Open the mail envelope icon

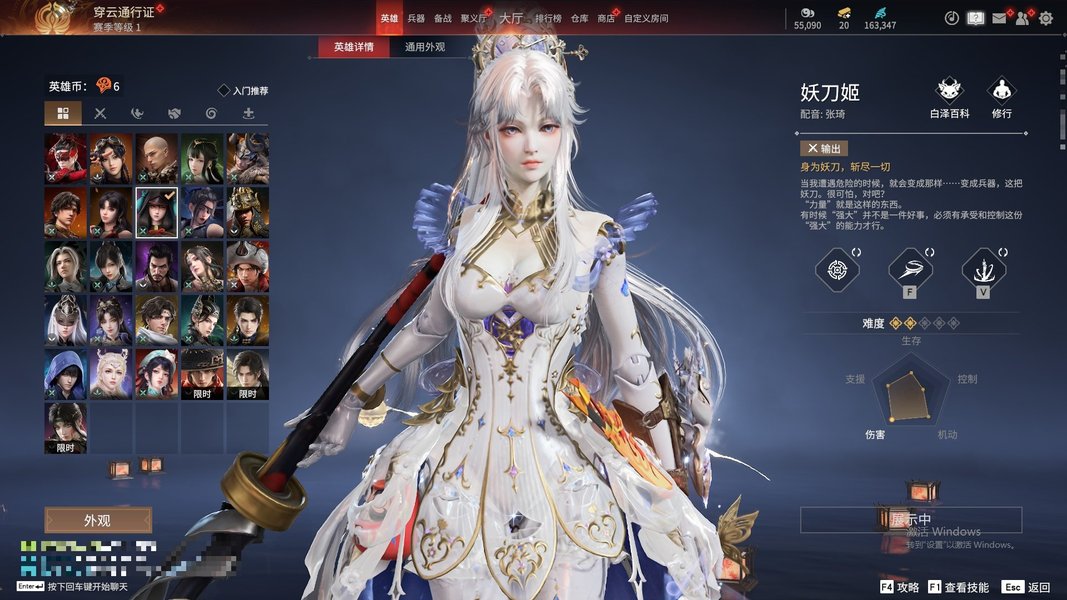click(x=998, y=18)
